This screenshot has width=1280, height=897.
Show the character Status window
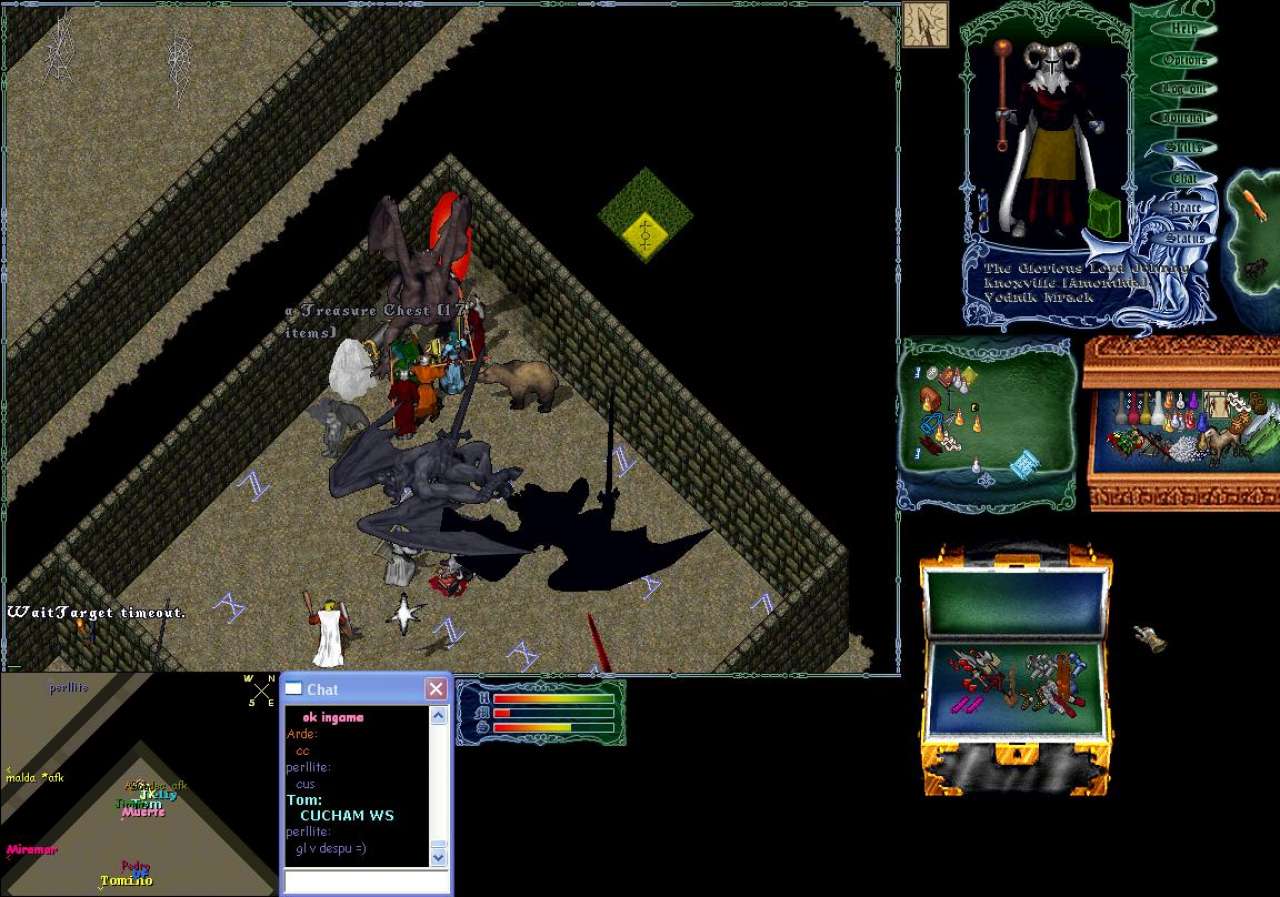pyautogui.click(x=1185, y=239)
